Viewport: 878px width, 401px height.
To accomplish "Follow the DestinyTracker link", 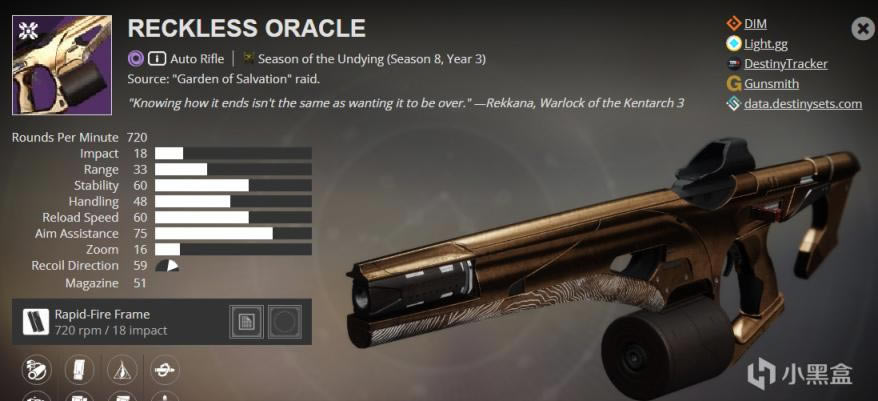I will pyautogui.click(x=786, y=64).
